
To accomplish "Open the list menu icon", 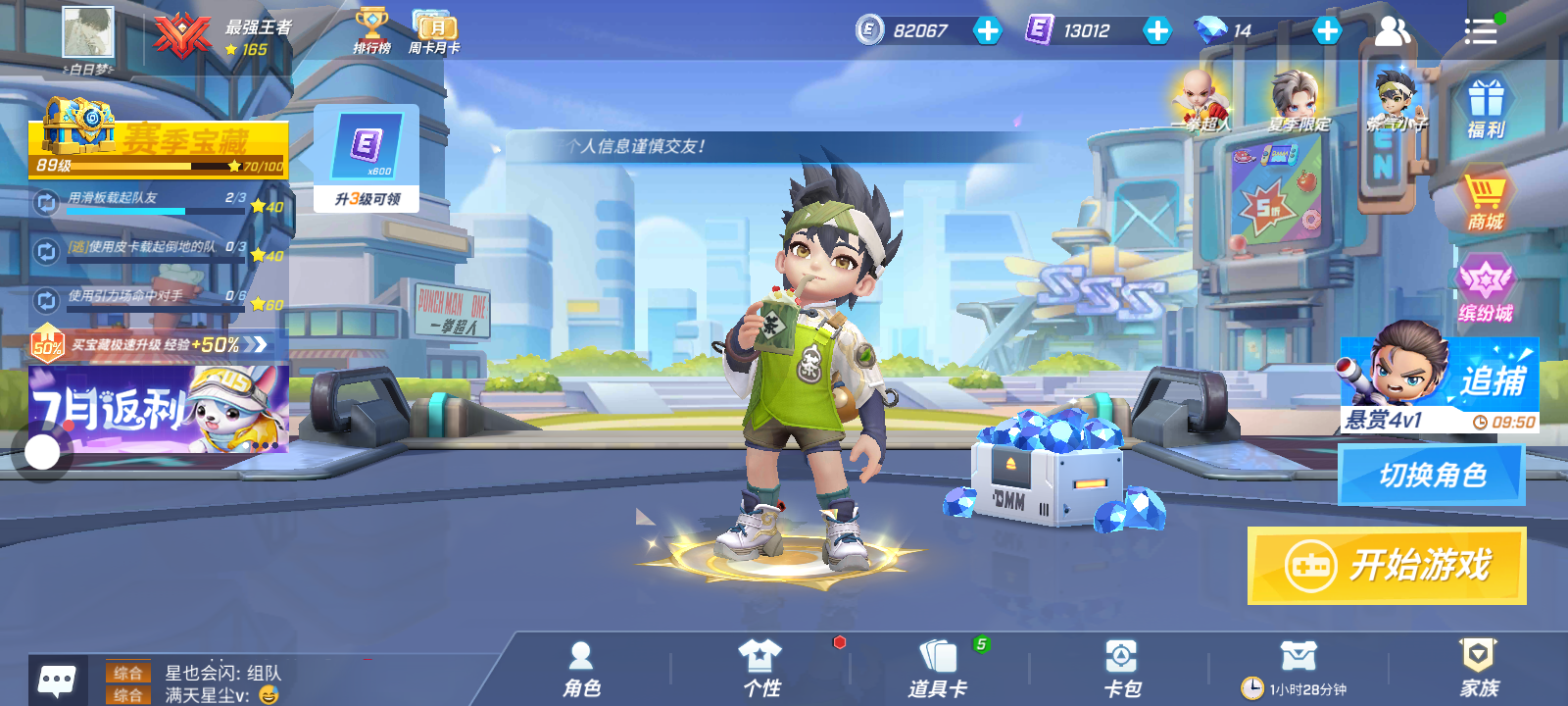I will (x=1480, y=31).
